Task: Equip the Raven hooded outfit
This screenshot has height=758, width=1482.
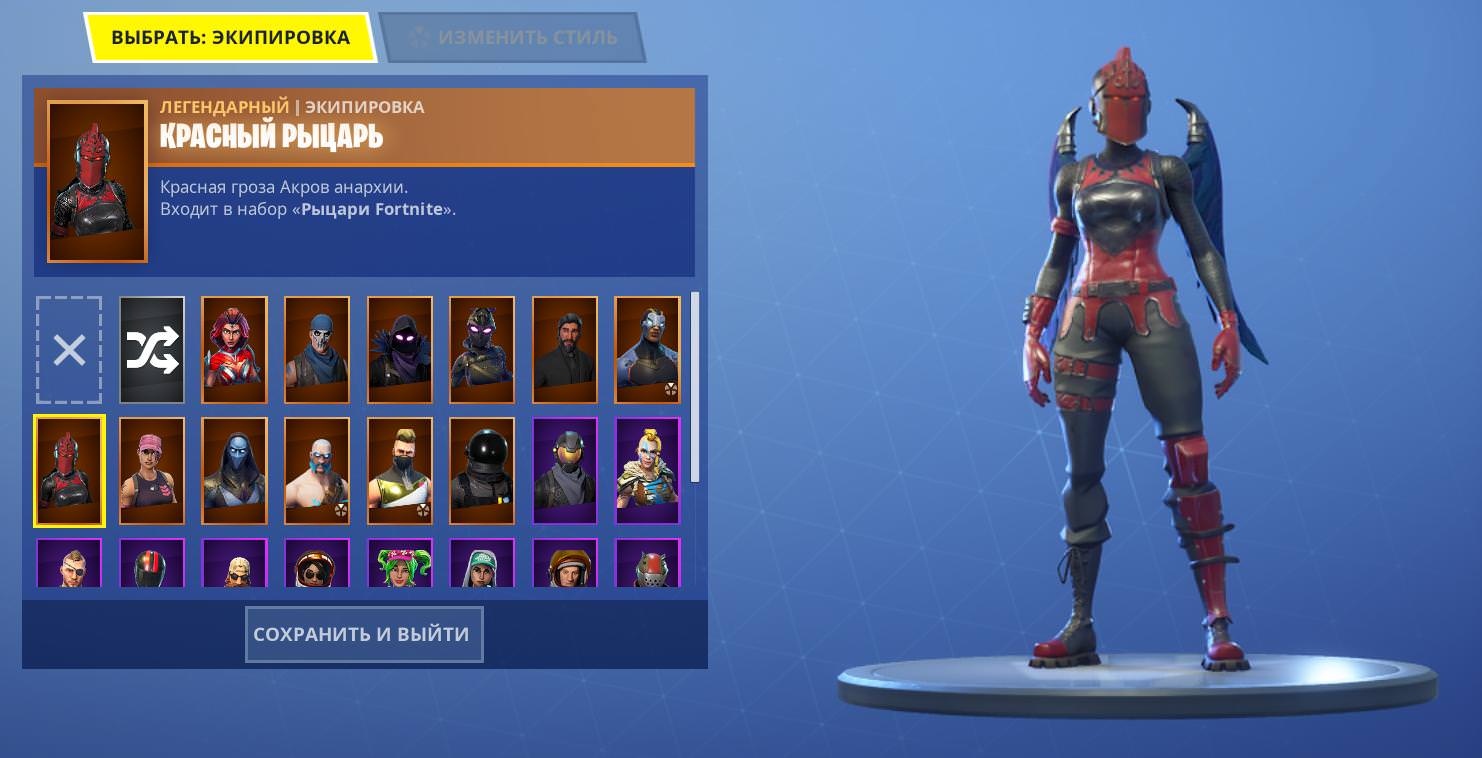Action: [x=399, y=350]
